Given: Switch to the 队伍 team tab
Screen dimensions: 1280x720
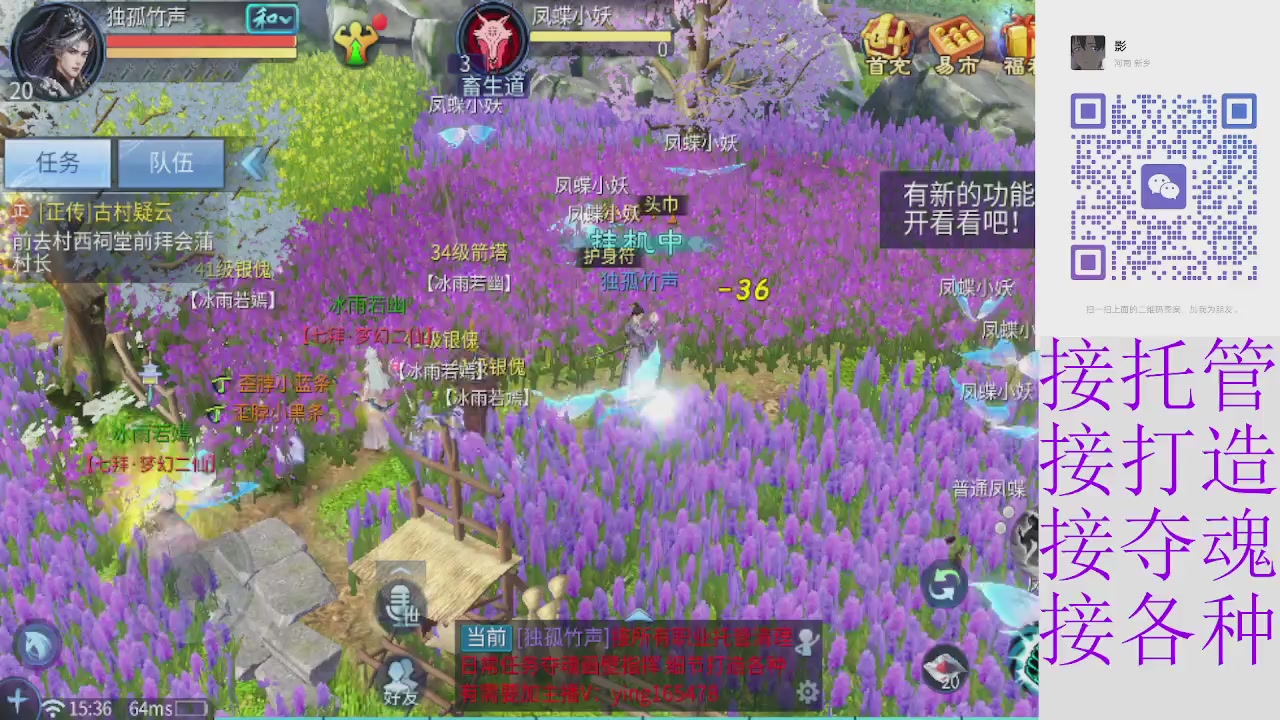Looking at the screenshot, I should [x=170, y=163].
